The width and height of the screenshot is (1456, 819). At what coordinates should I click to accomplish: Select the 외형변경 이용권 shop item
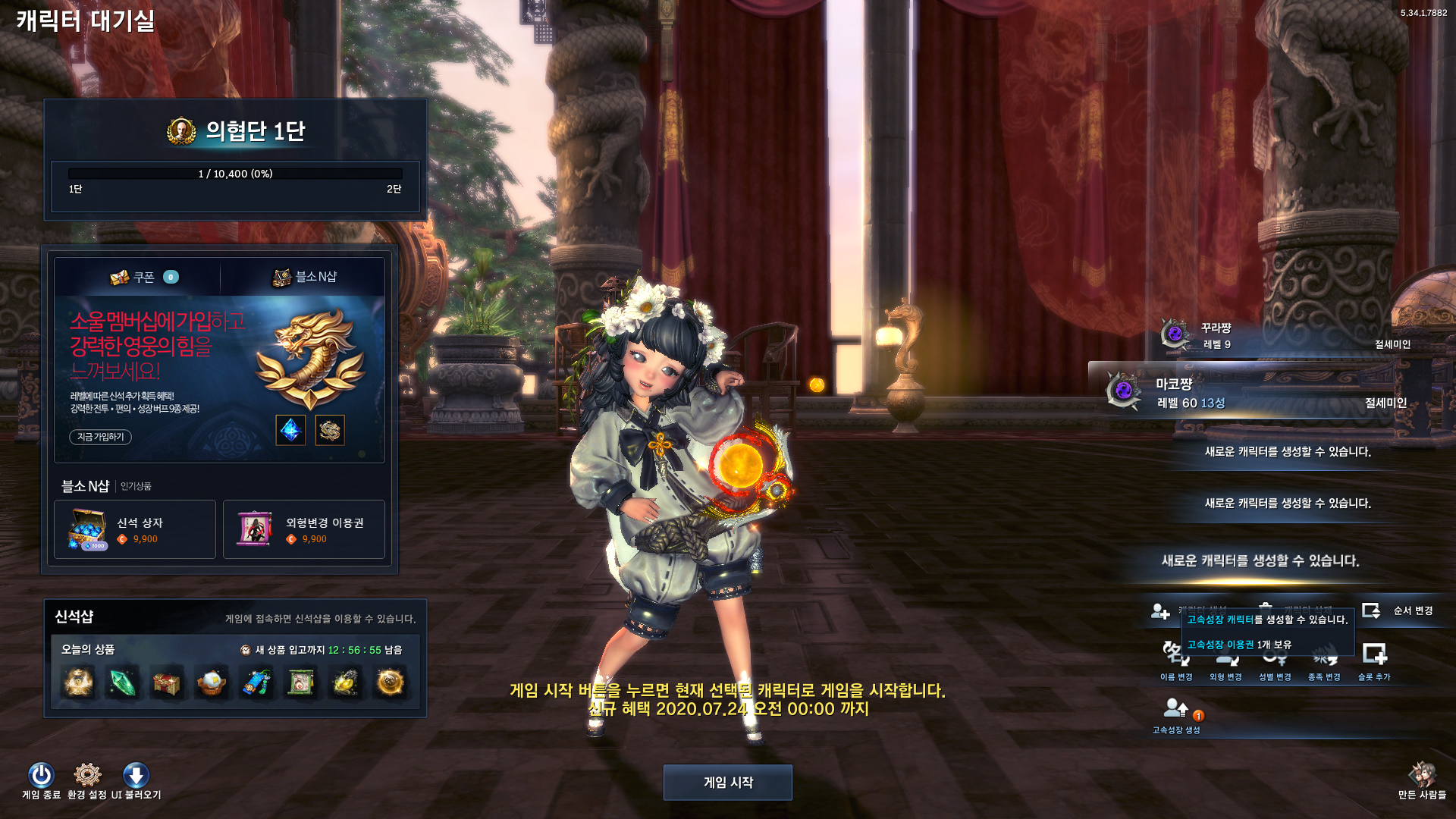(303, 529)
